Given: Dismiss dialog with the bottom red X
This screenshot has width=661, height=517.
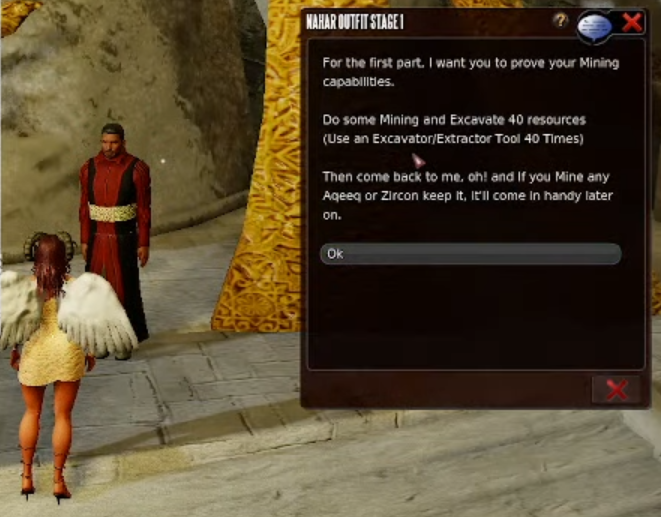Looking at the screenshot, I should point(616,390).
